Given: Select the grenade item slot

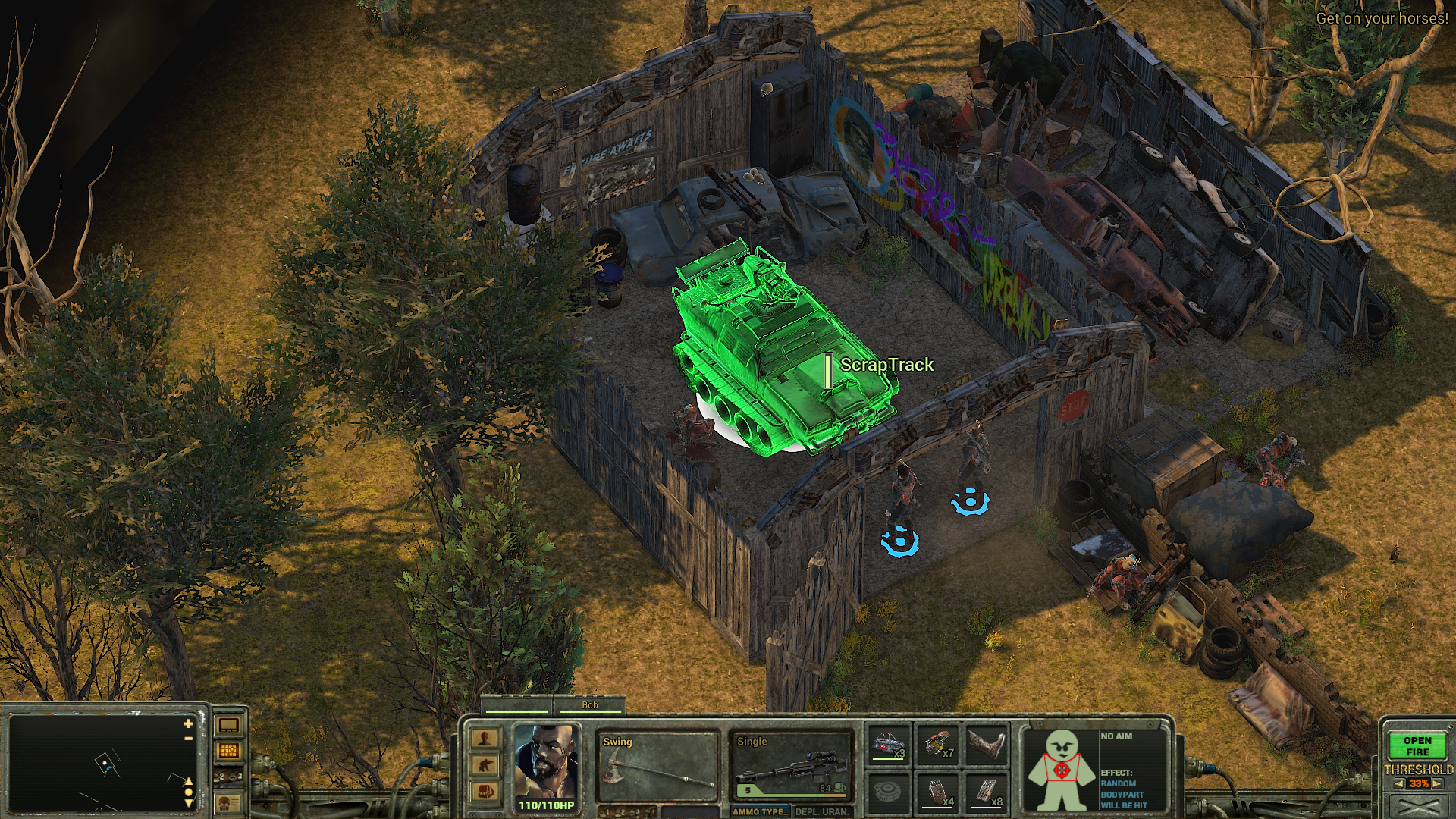Looking at the screenshot, I should point(938,745).
